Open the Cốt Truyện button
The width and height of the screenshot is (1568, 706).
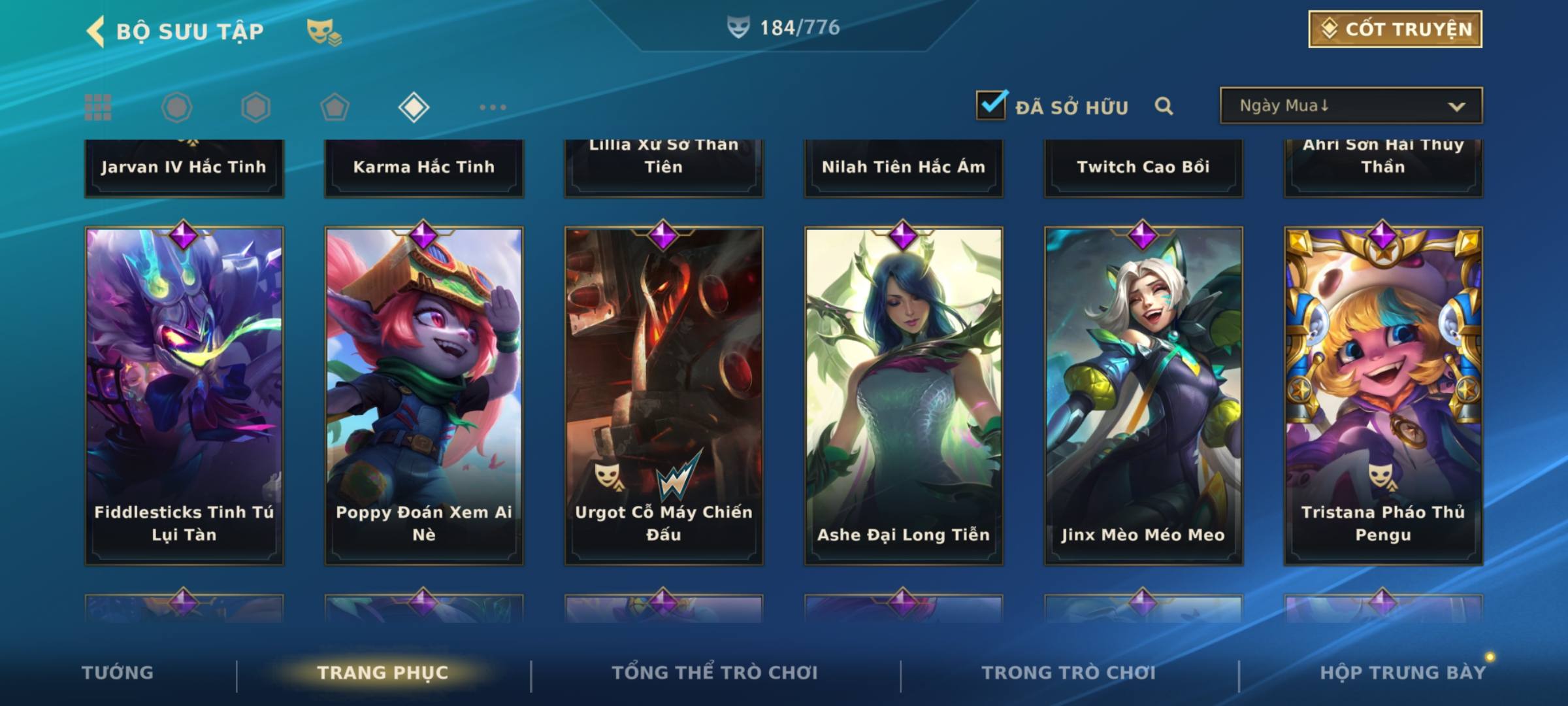click(x=1395, y=29)
